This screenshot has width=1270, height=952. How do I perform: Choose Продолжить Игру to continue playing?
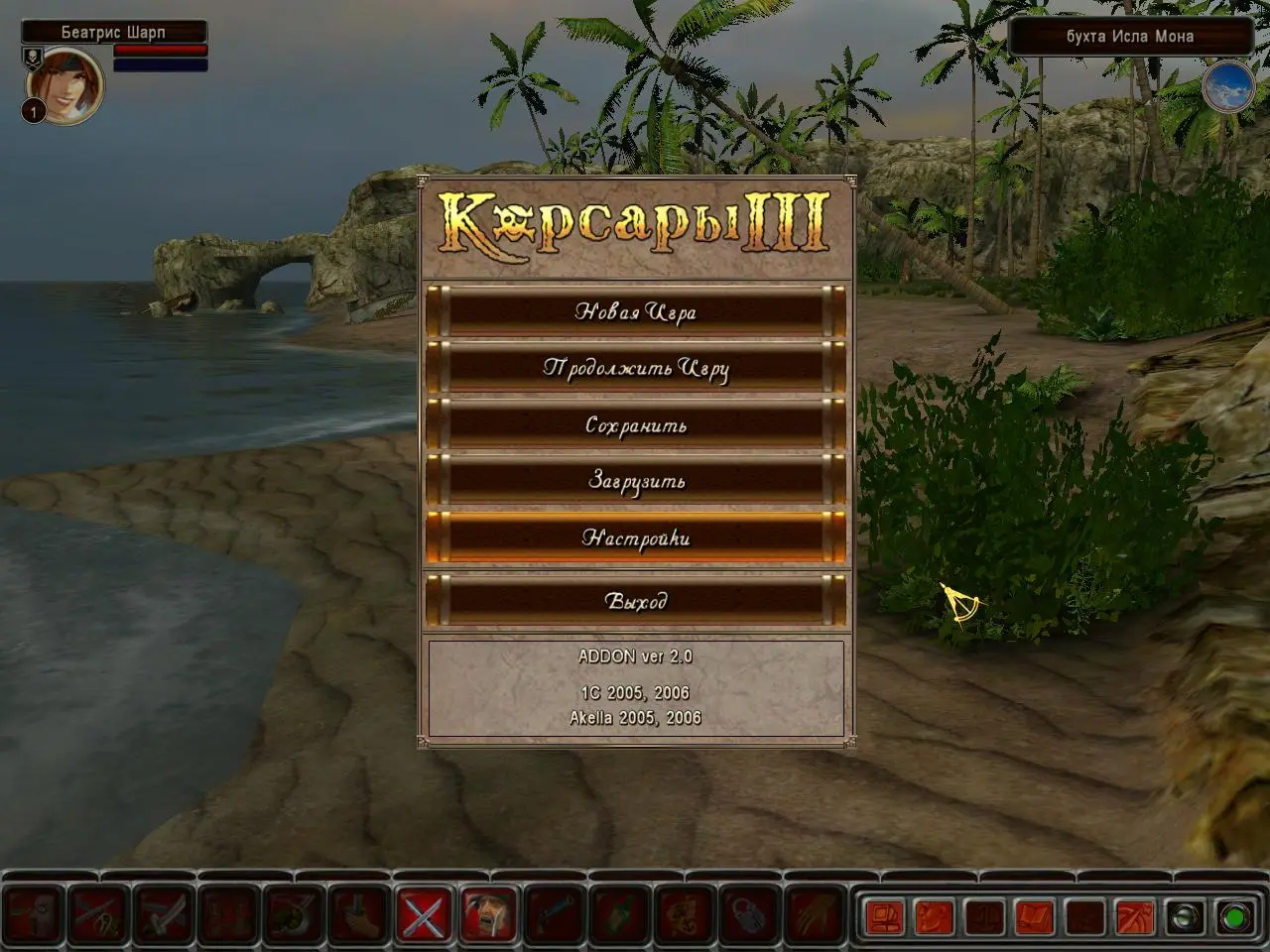pos(635,368)
